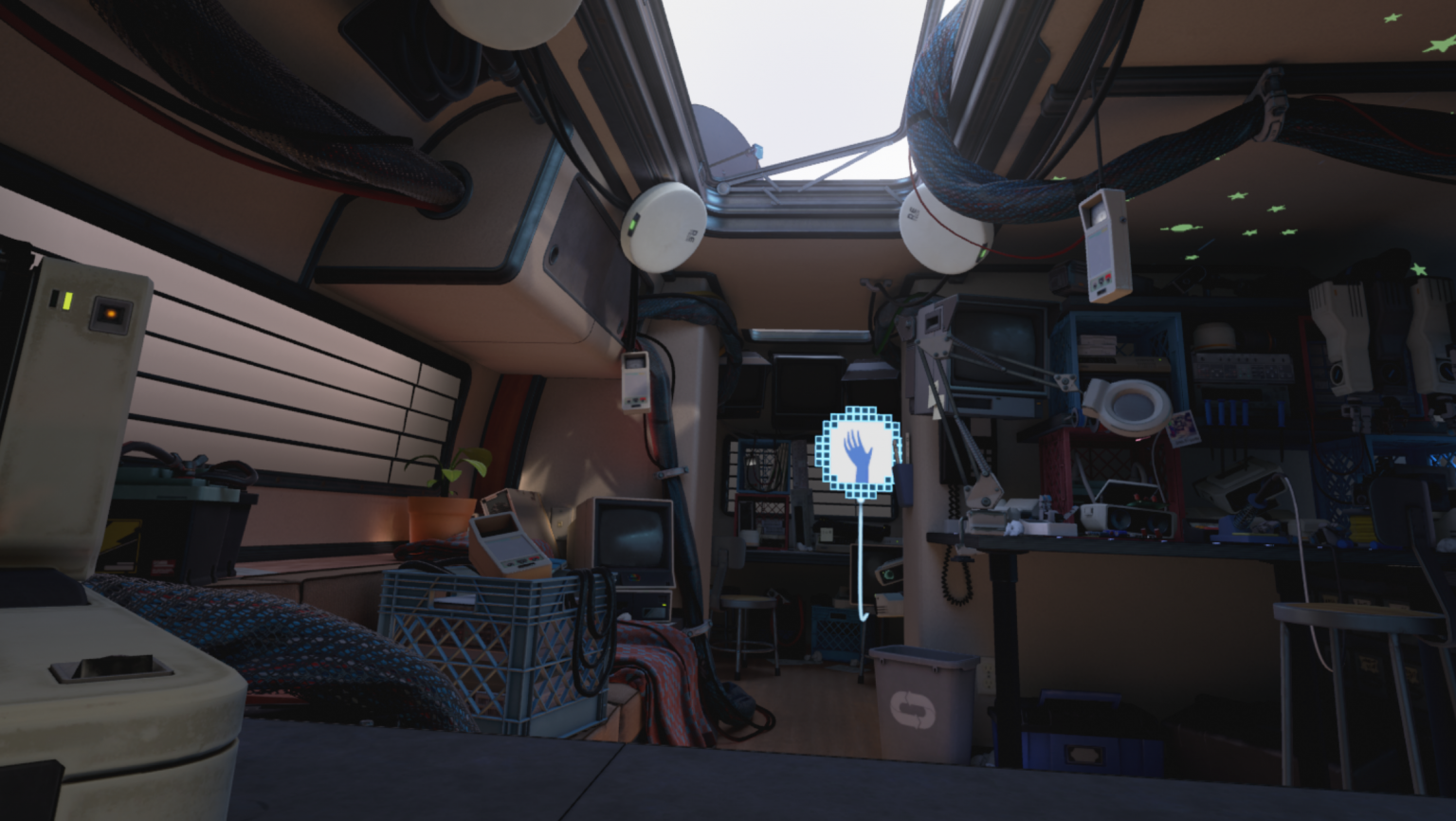Flip the side switch on the hanging radio

click(1122, 220)
